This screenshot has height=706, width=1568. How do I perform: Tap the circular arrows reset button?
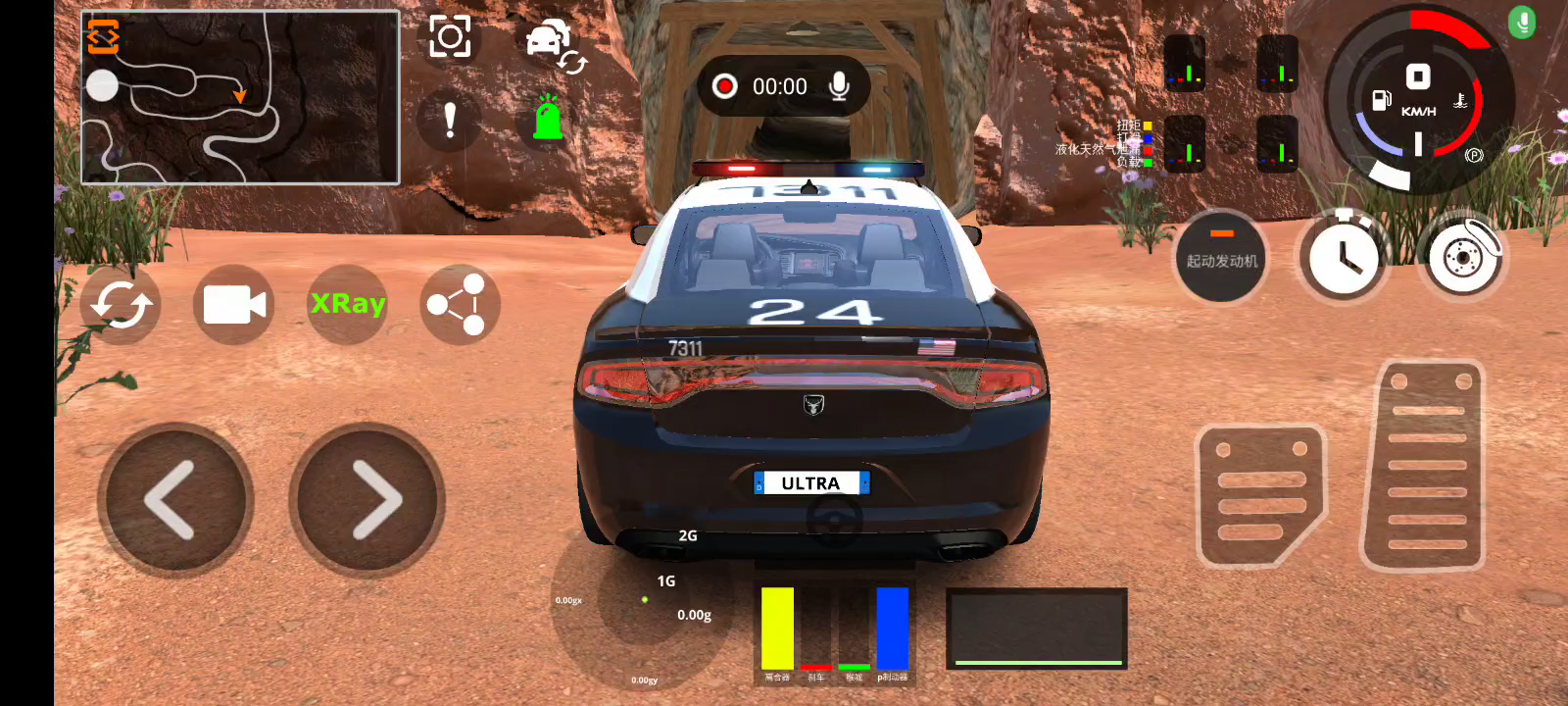[x=121, y=305]
